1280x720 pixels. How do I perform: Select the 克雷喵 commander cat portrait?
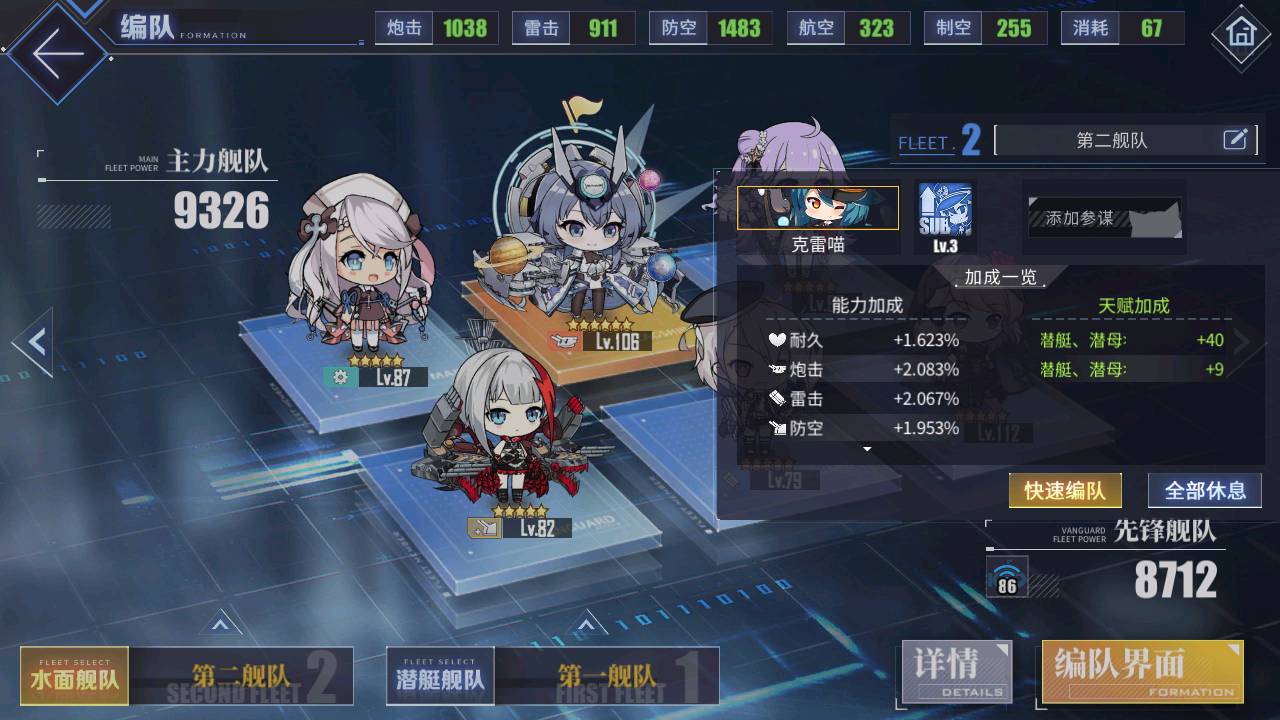[x=817, y=208]
